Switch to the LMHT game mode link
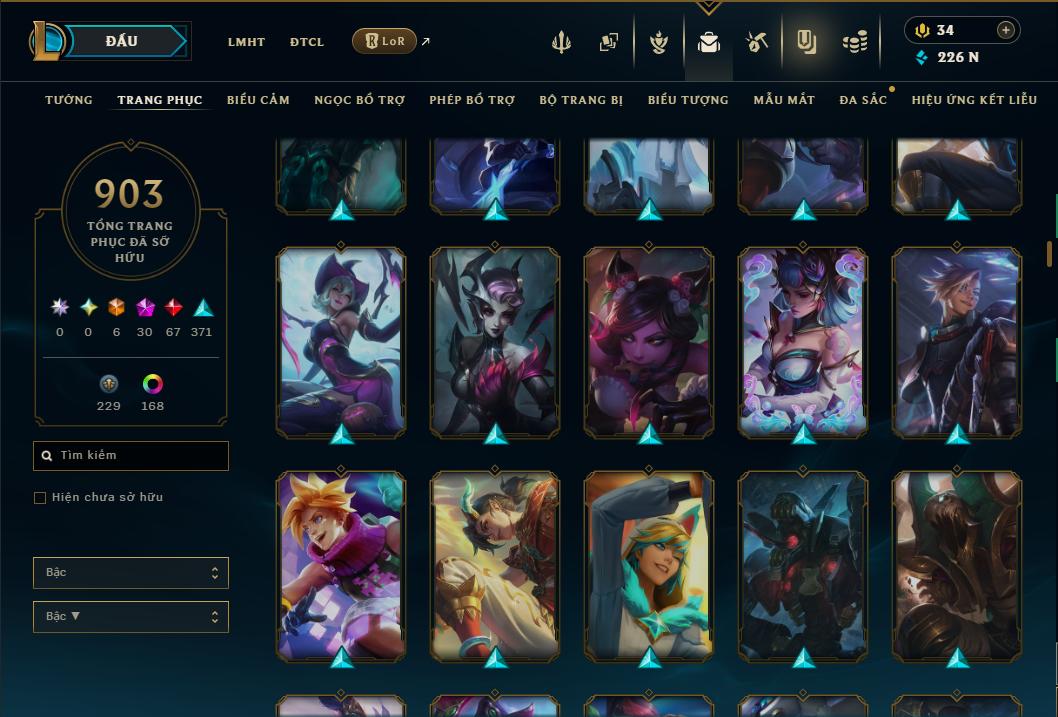Viewport: 1058px width, 717px height. tap(246, 42)
